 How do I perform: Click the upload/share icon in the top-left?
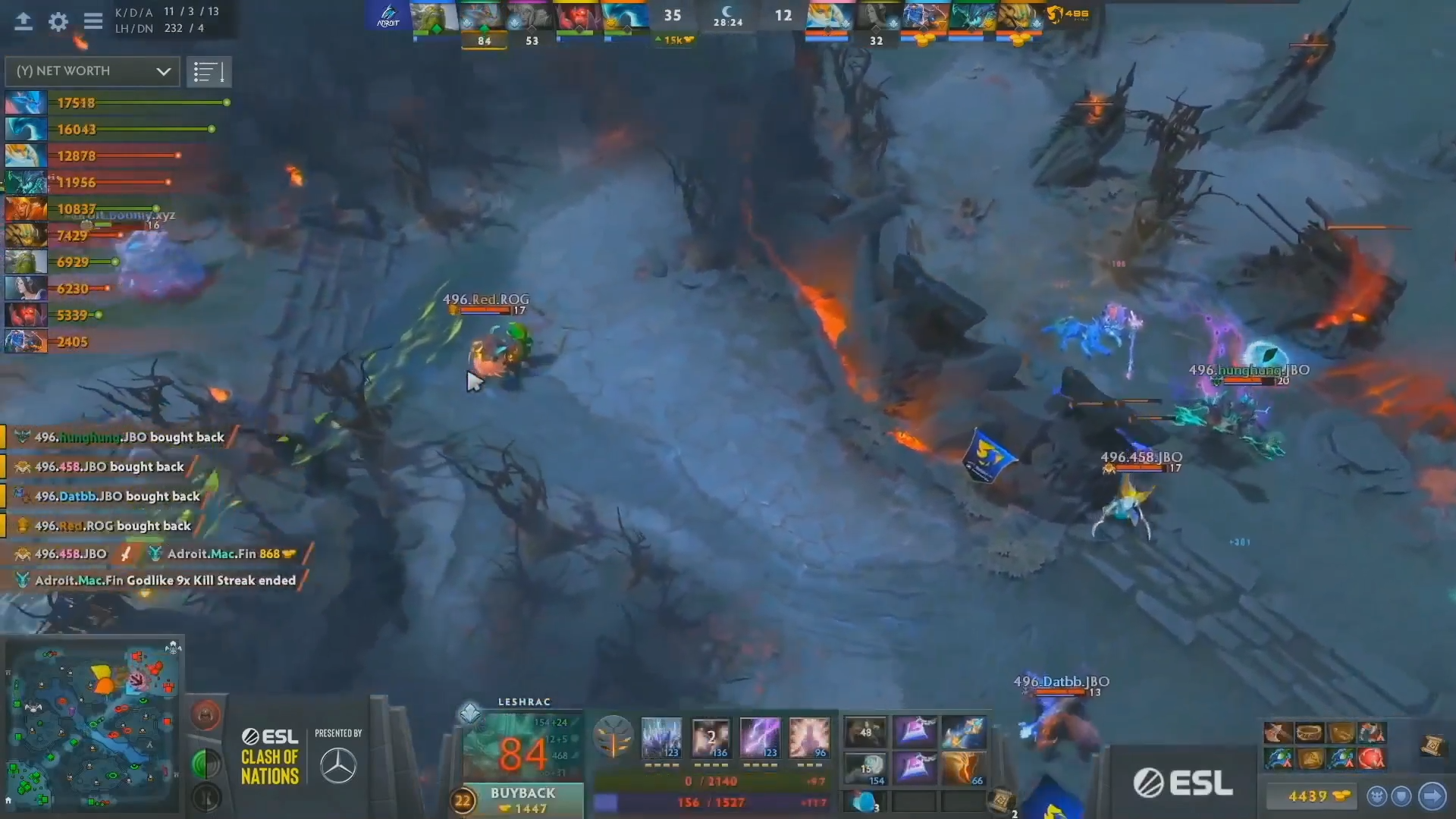23,22
